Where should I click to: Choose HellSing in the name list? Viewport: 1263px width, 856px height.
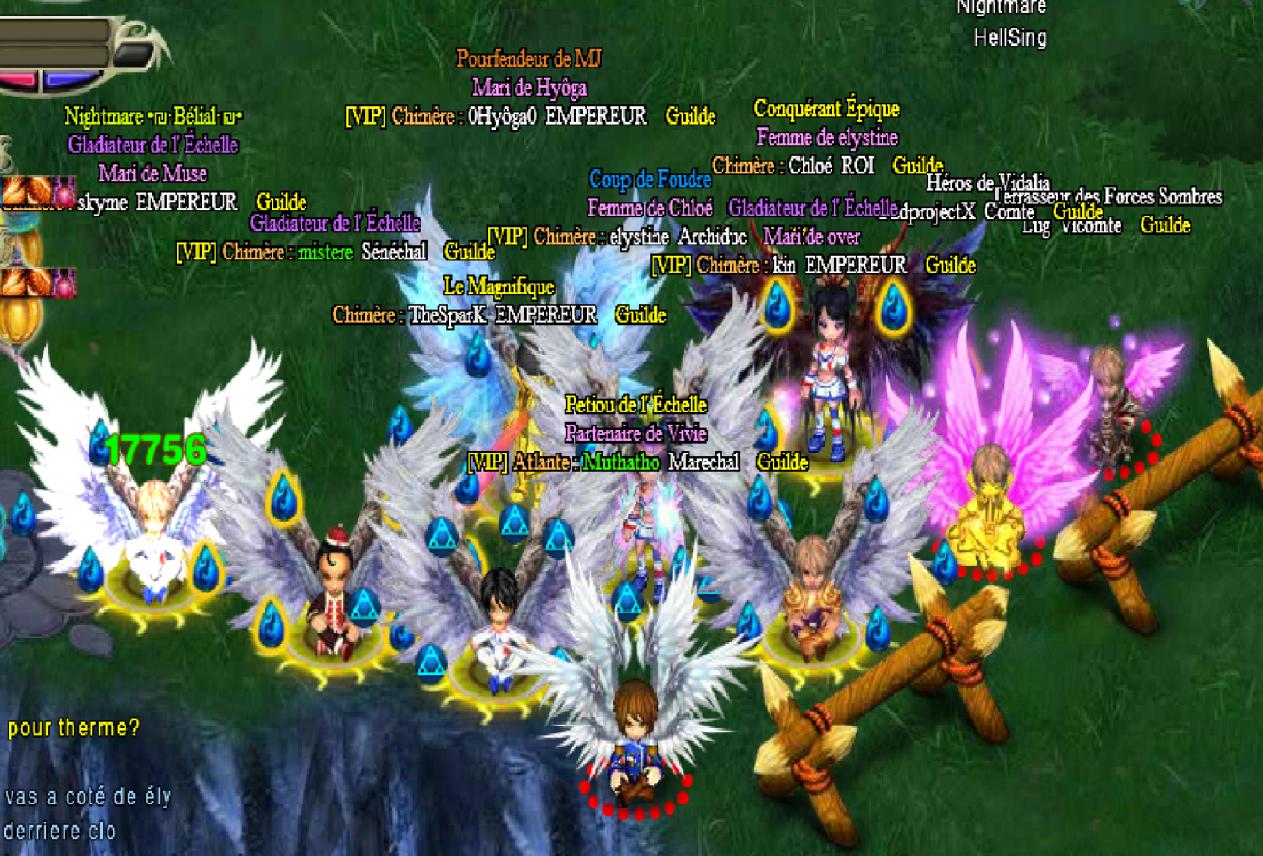[1010, 38]
